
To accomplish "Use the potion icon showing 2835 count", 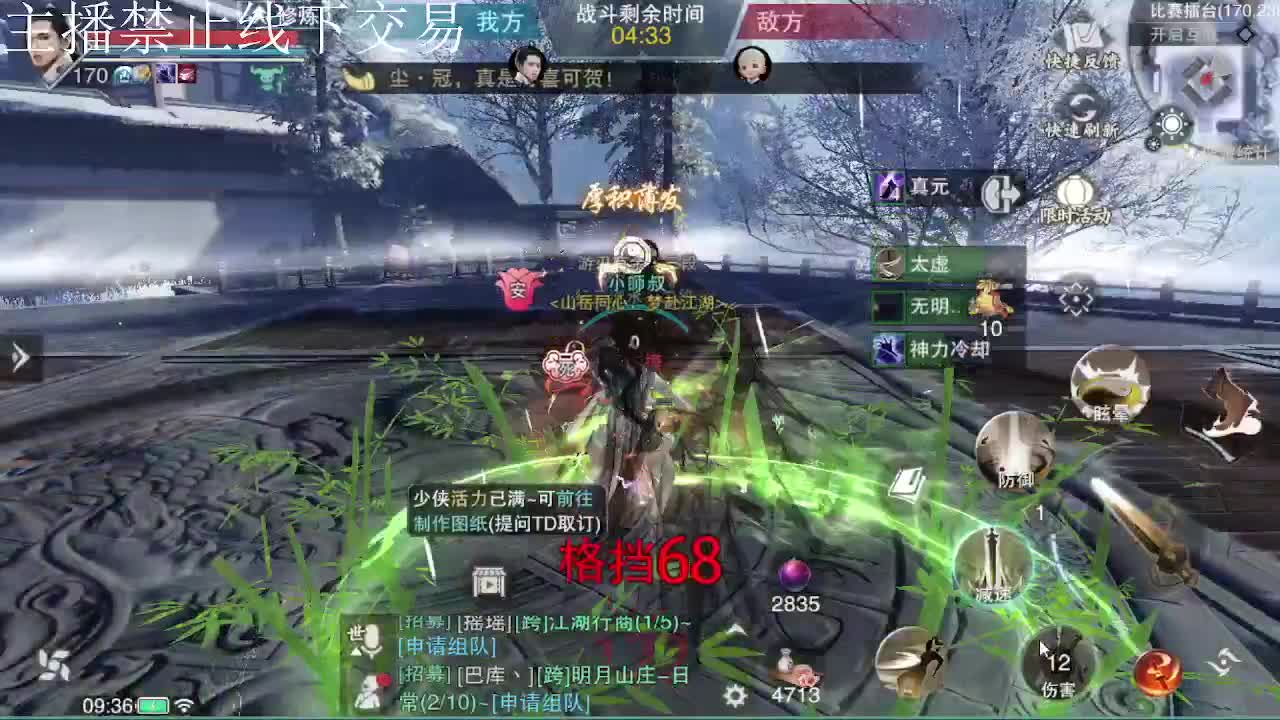I will [x=795, y=575].
